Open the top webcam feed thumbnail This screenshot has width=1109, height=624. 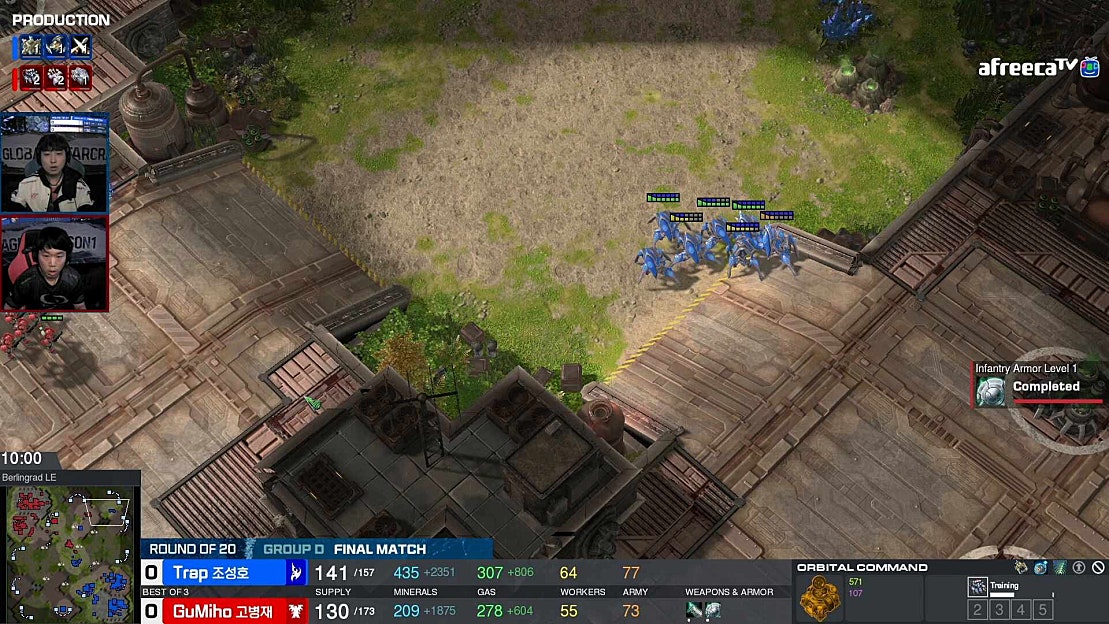pyautogui.click(x=55, y=163)
